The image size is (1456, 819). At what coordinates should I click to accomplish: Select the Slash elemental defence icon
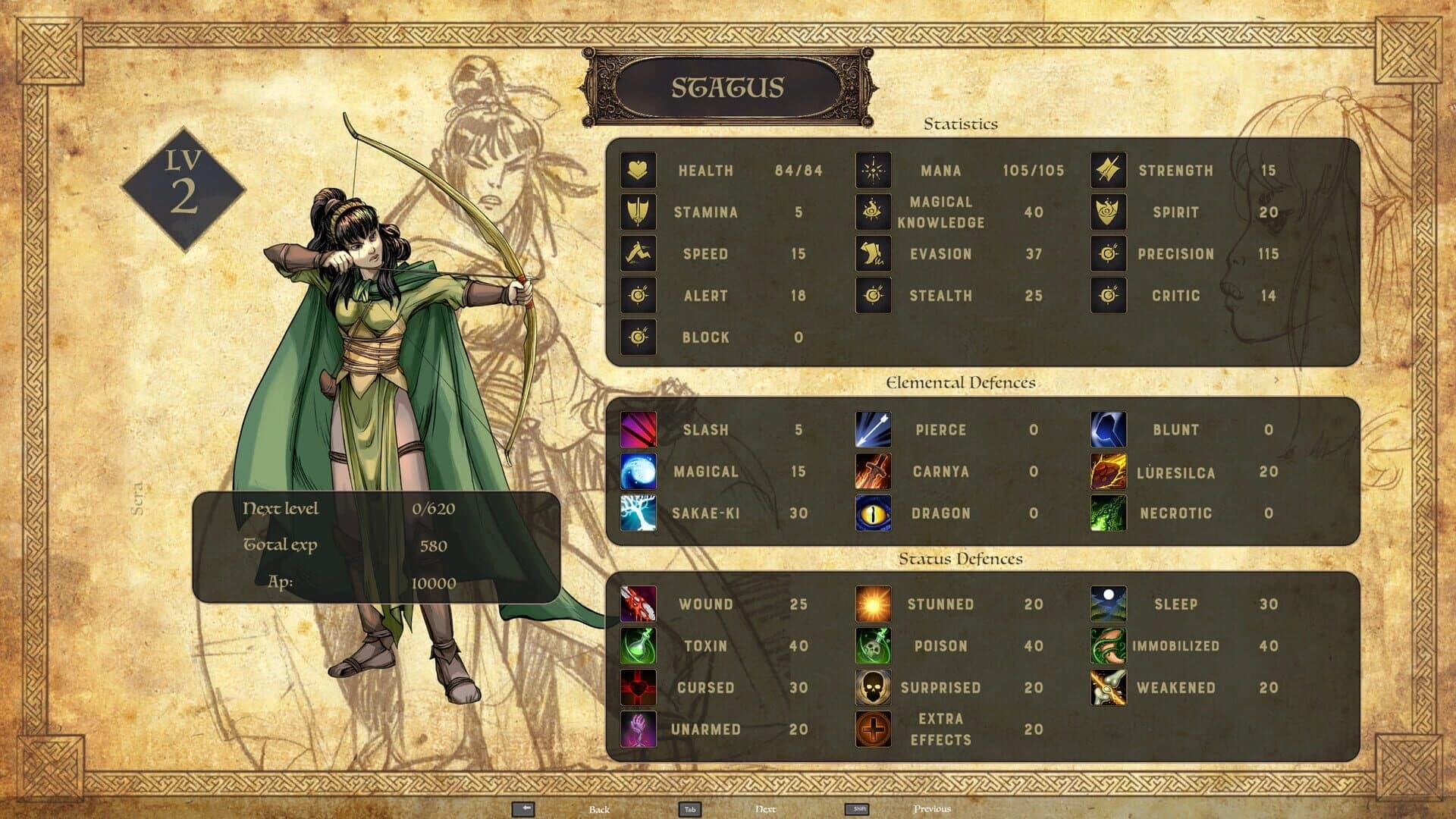[x=639, y=429]
